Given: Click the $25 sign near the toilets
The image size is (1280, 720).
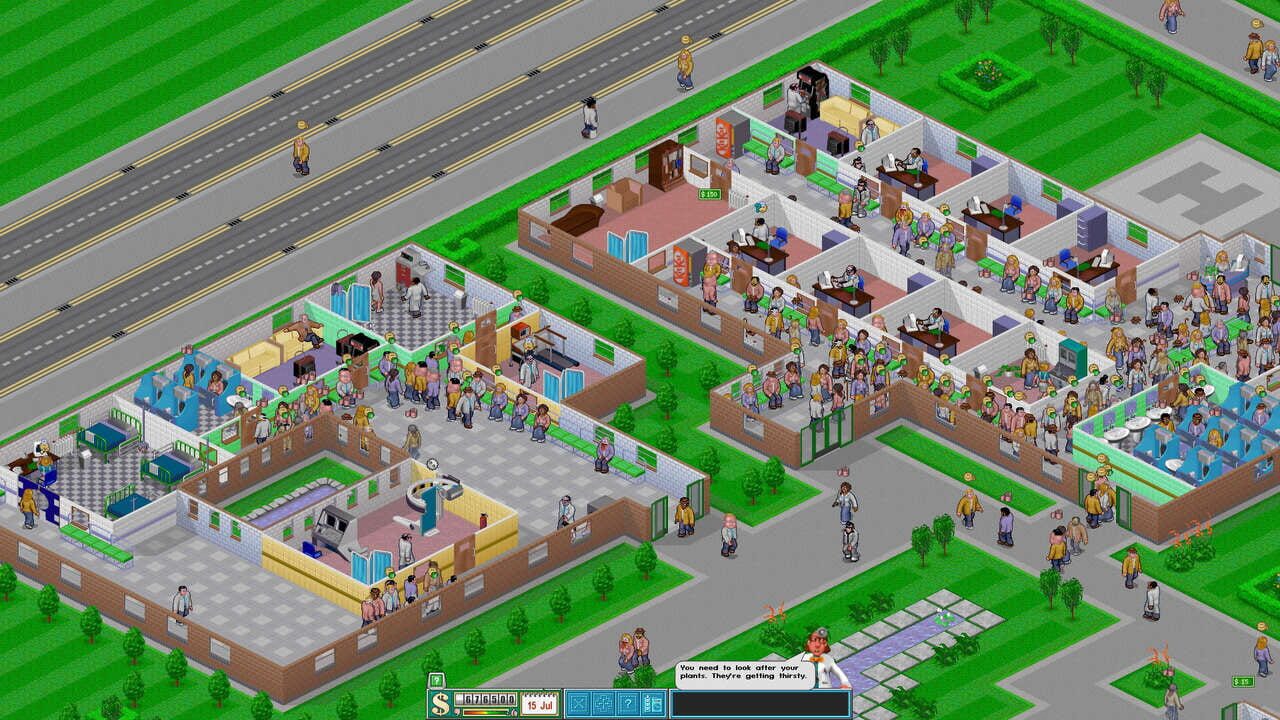Looking at the screenshot, I should coord(1243,682).
